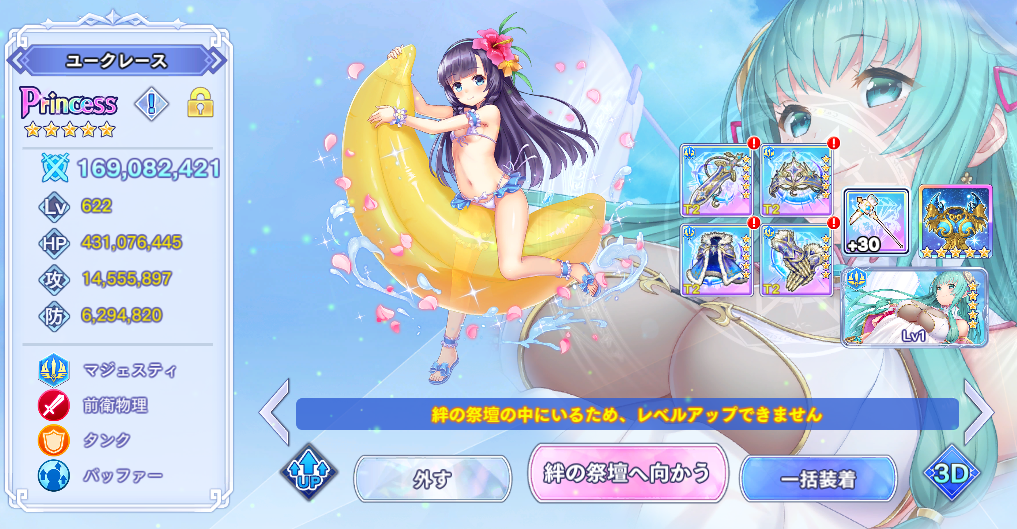Click the バッファー blue role icon
Viewport: 1017px width, 529px height.
(x=53, y=475)
